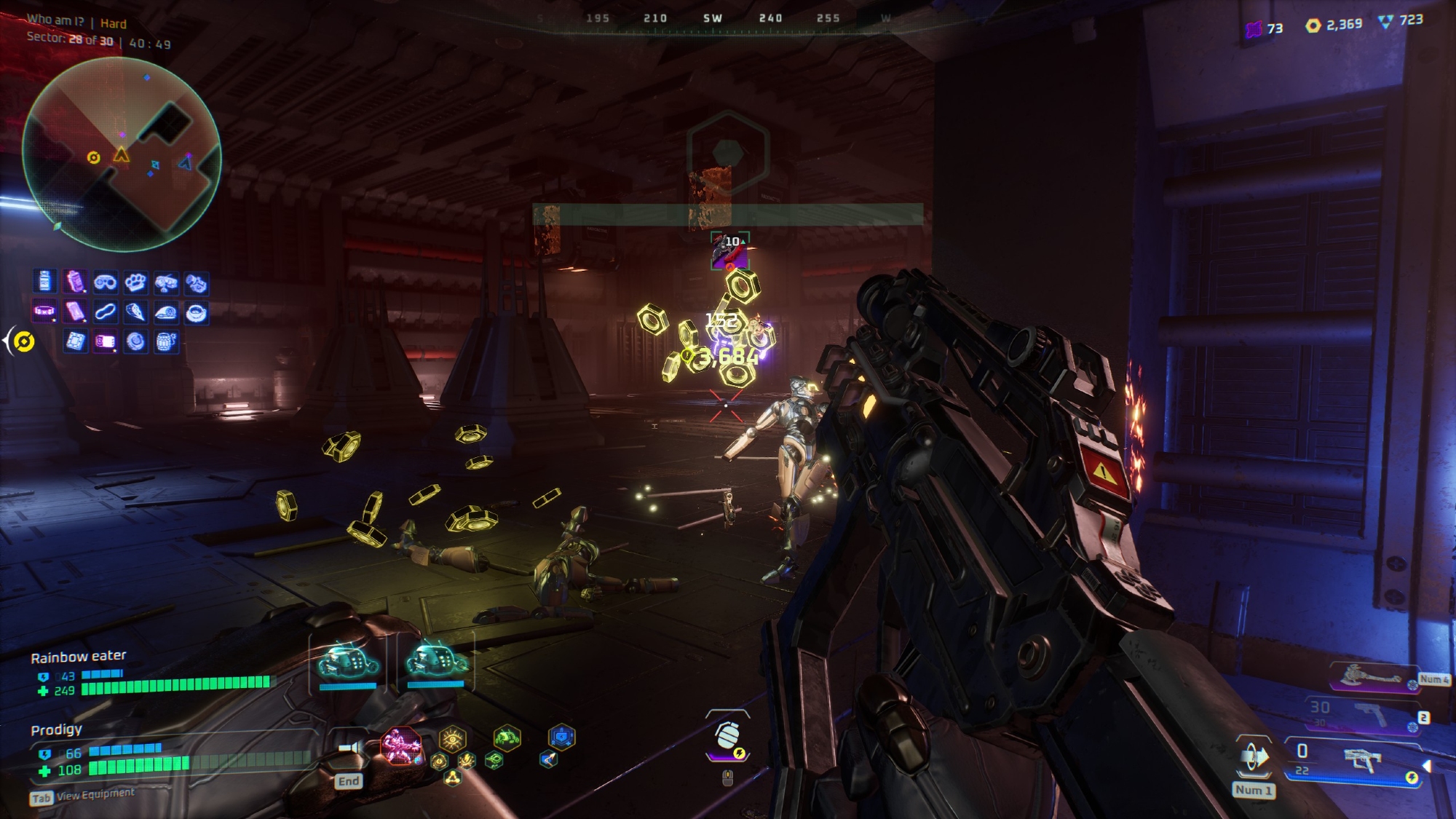Select the yellow eye skill icon
Image resolution: width=1456 pixels, height=819 pixels.
(452, 739)
